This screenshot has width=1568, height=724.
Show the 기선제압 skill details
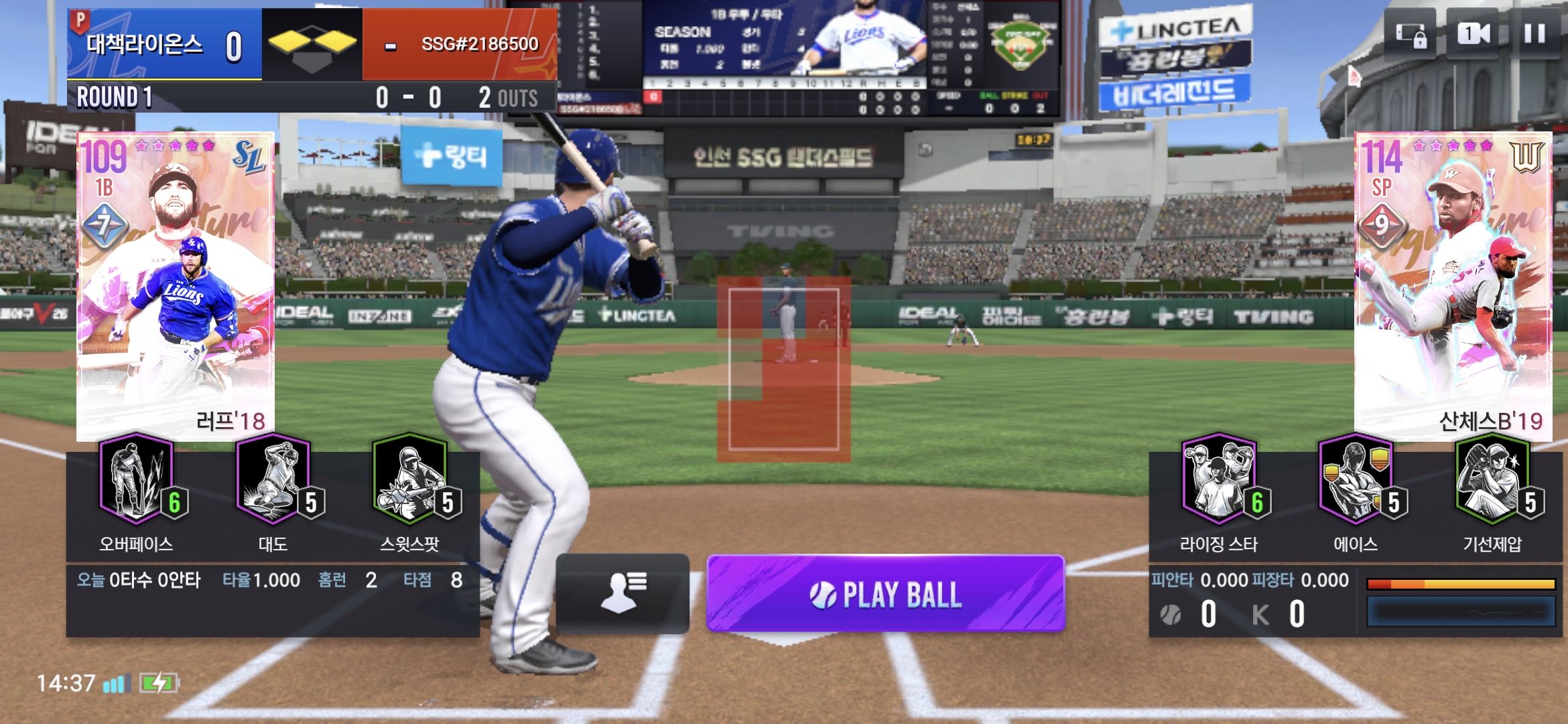coord(1492,479)
